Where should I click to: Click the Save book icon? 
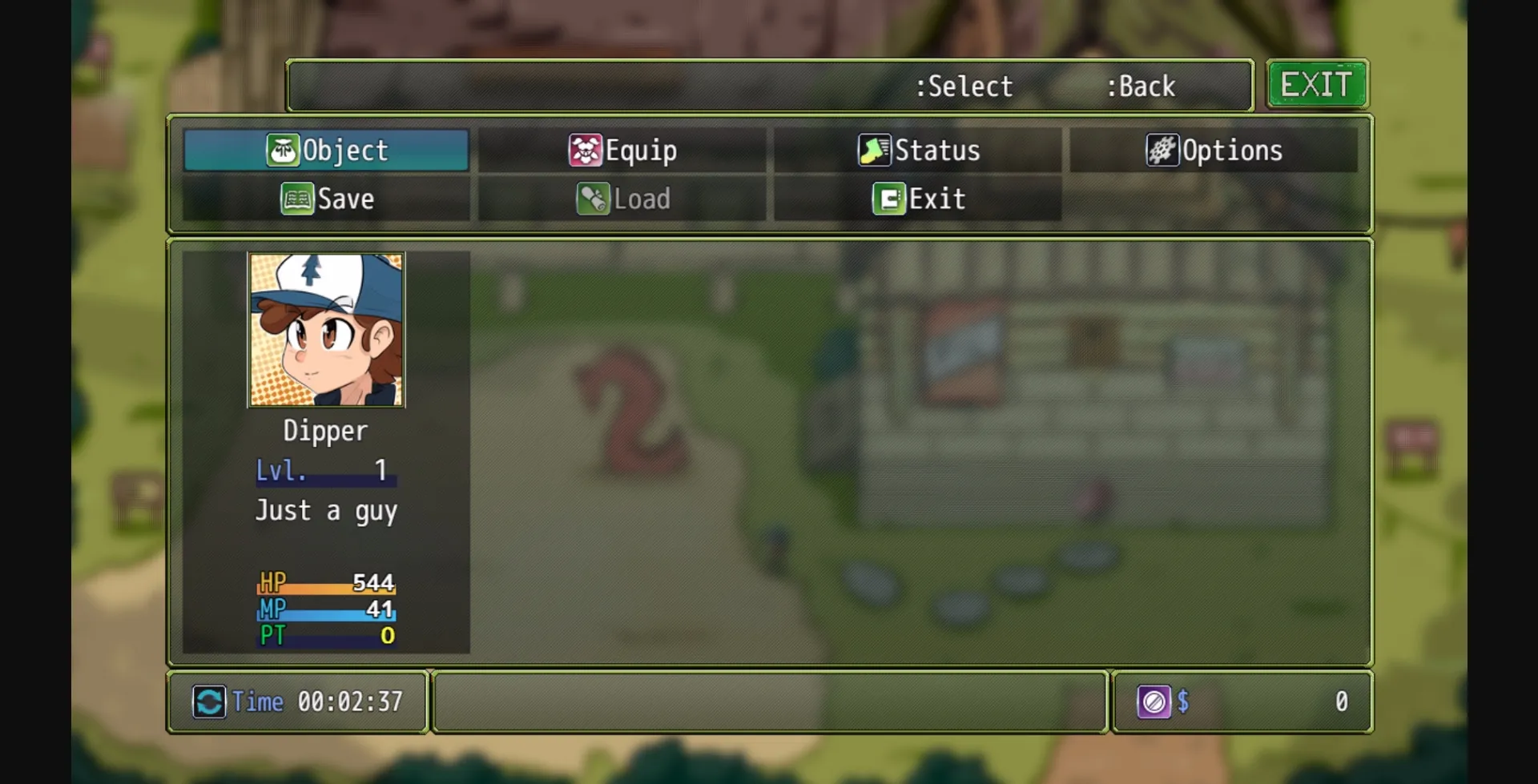[296, 199]
